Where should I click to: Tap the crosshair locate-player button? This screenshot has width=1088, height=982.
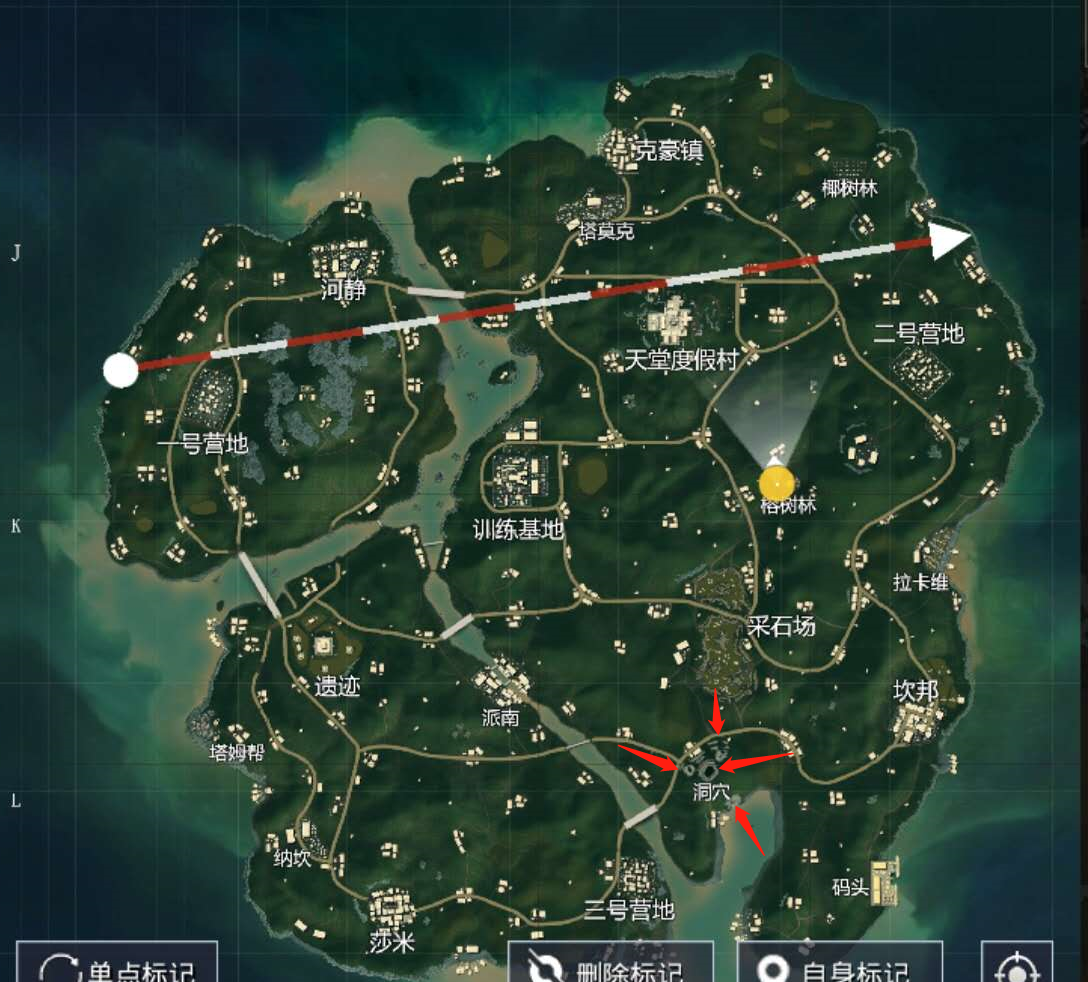point(1017,966)
